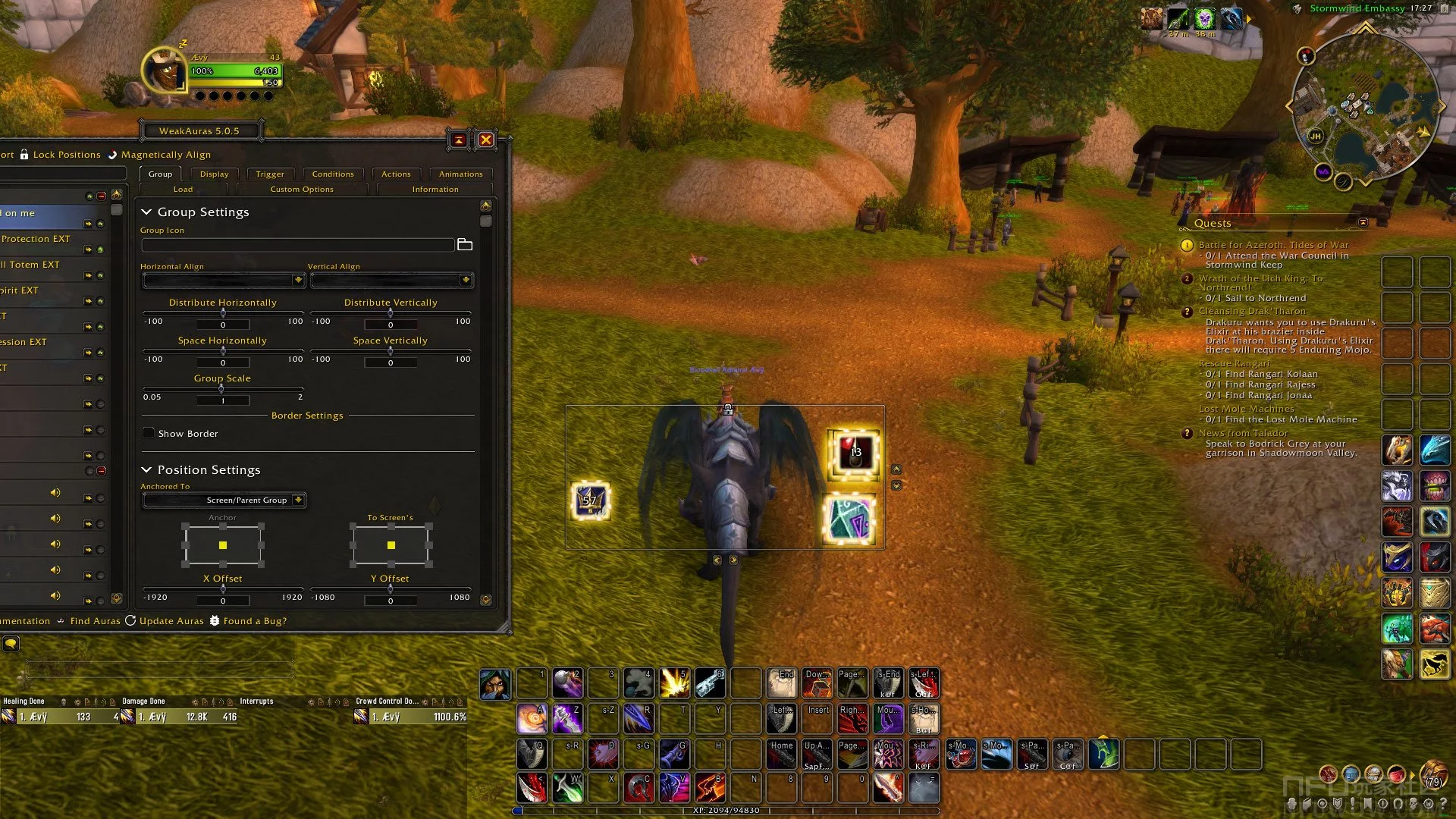This screenshot has width=1456, height=819.
Task: Show the Information tab
Action: pos(435,190)
